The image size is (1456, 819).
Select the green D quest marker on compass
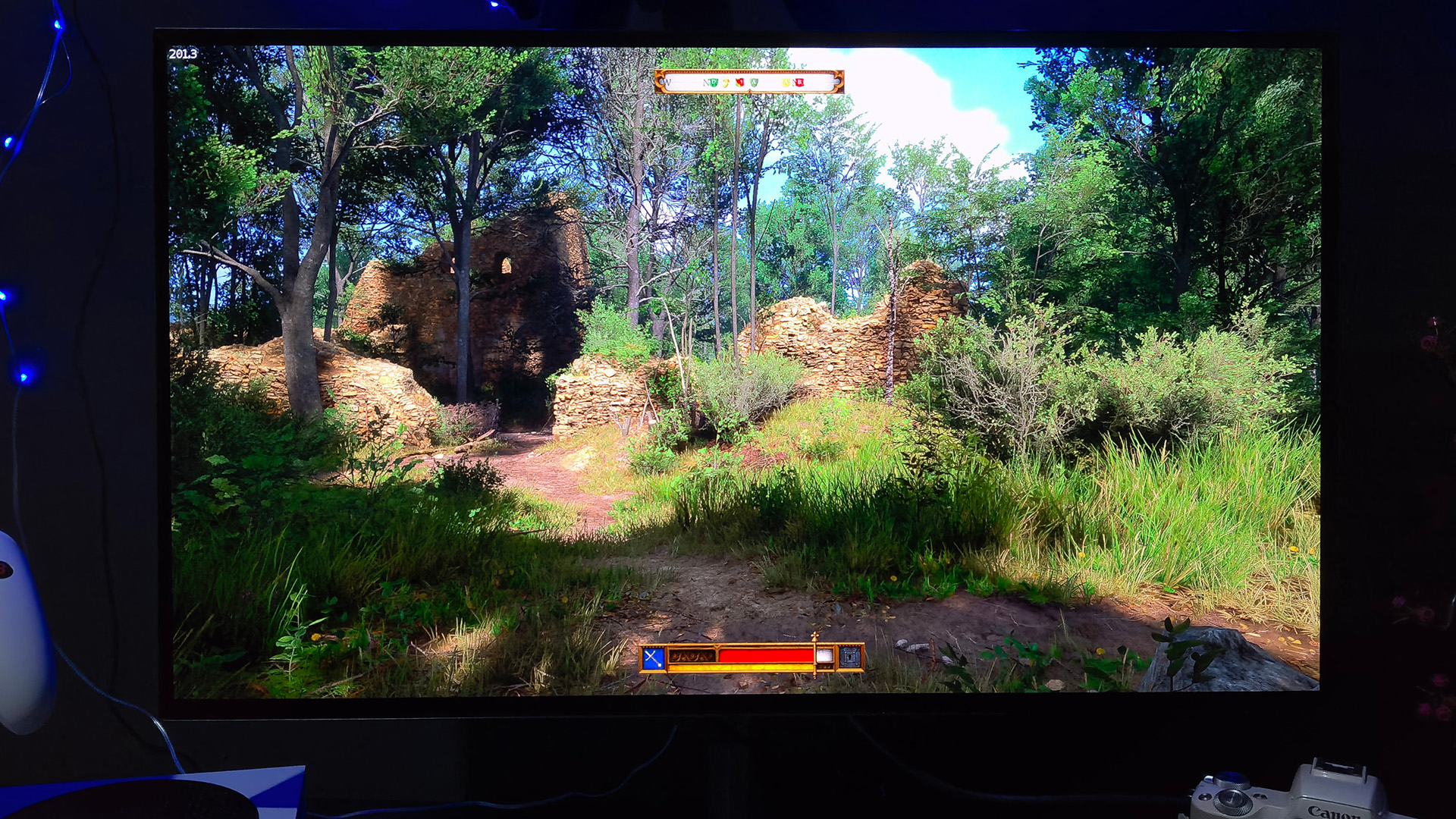[x=714, y=82]
